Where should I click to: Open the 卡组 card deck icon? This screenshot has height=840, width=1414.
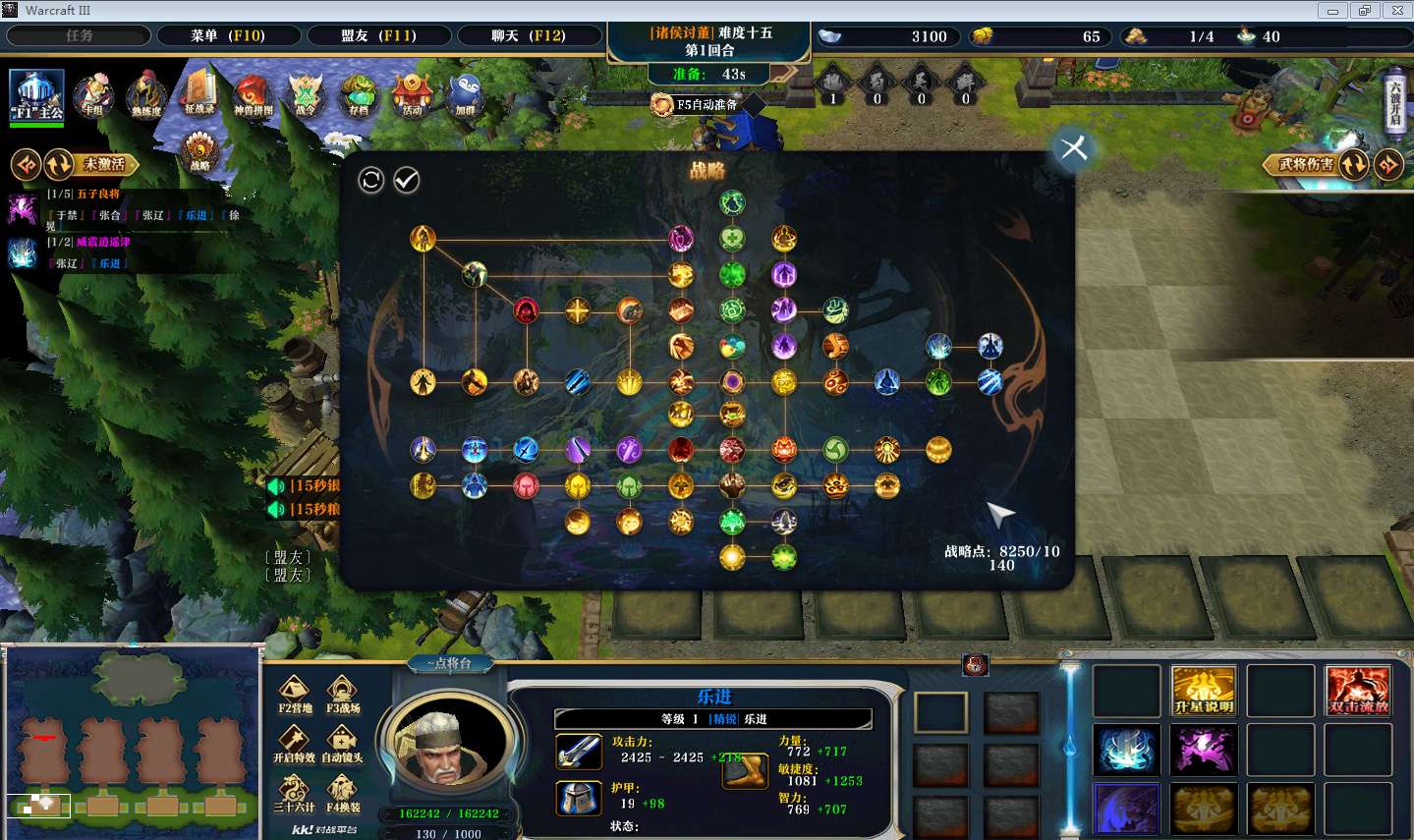click(x=93, y=96)
